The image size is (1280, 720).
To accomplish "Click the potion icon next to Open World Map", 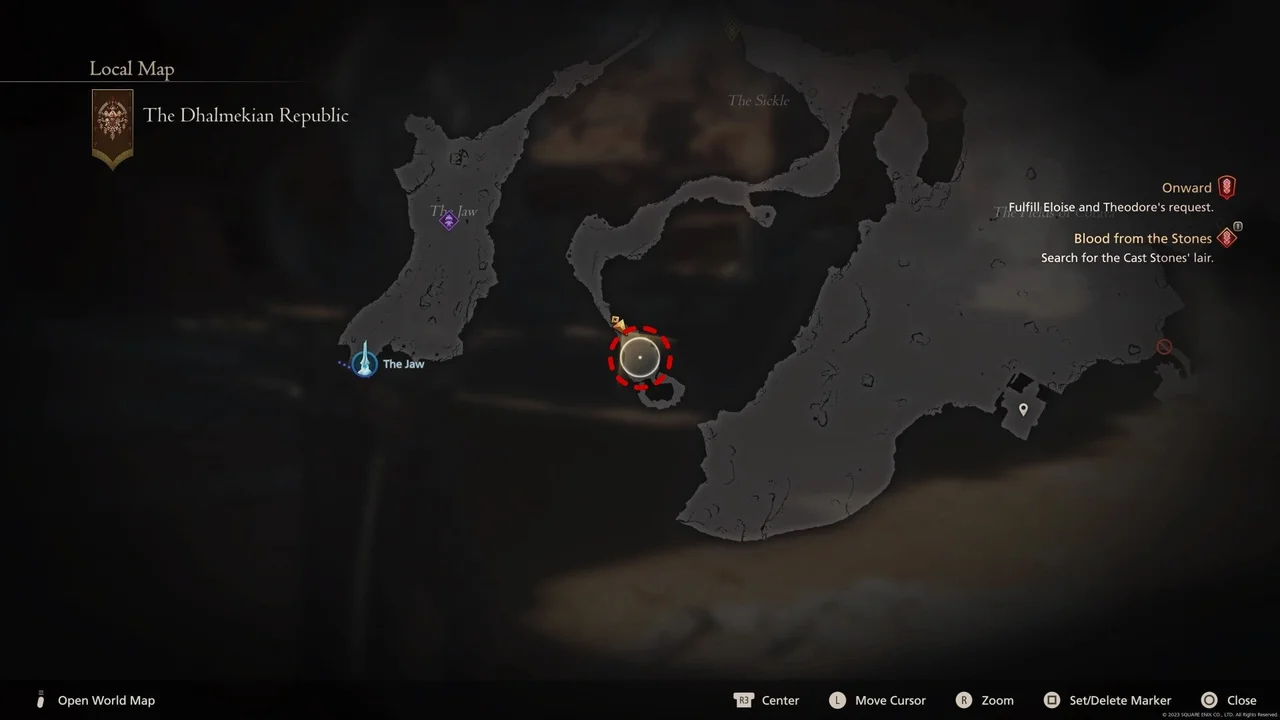I will (40, 700).
